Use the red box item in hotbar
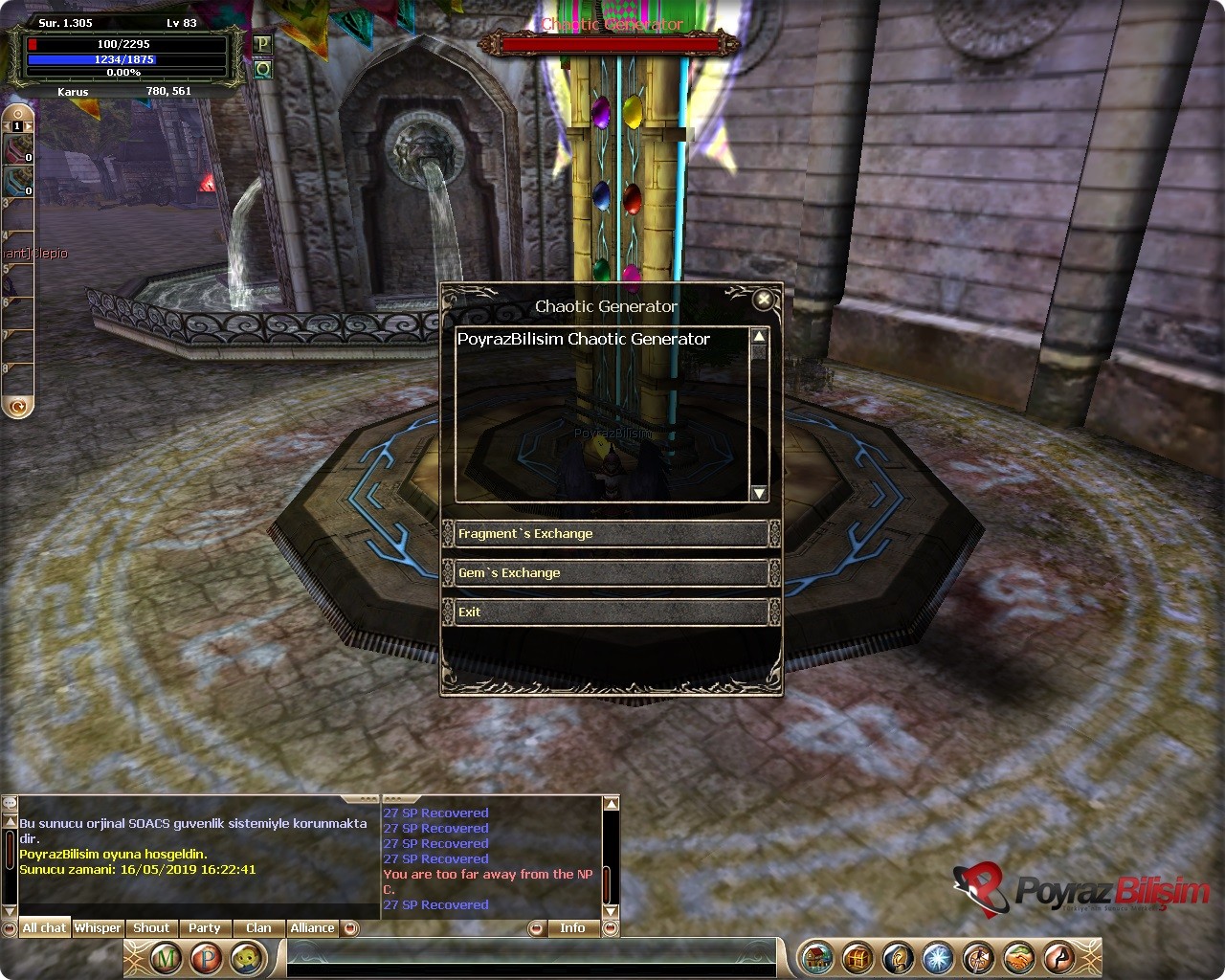The height and width of the screenshot is (980, 1225). click(19, 148)
